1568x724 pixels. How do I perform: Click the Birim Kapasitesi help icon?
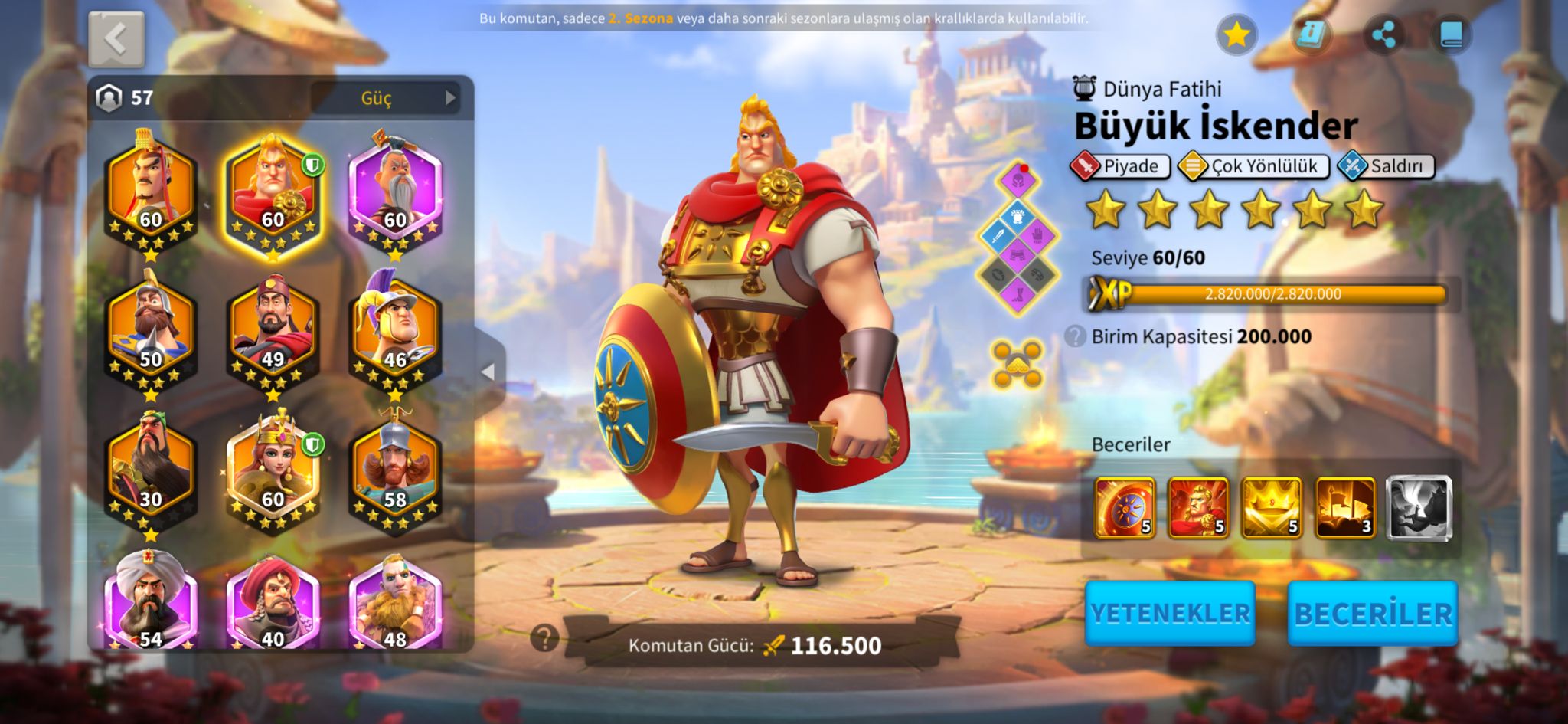point(1075,336)
